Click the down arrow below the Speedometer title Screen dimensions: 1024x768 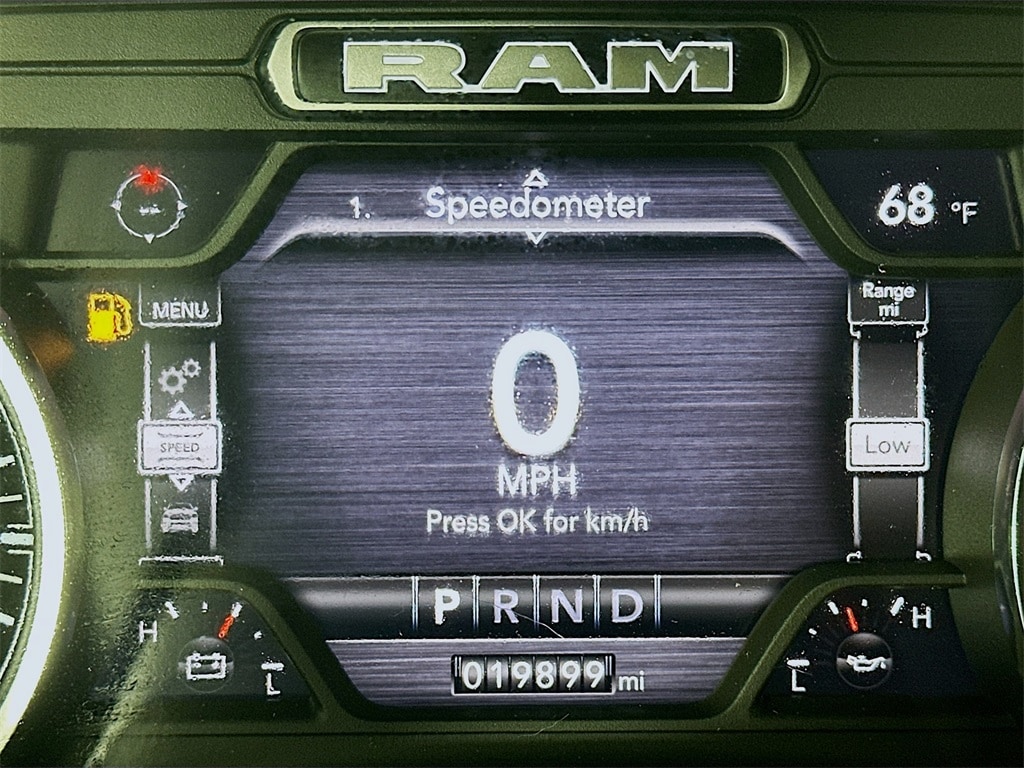coord(537,238)
